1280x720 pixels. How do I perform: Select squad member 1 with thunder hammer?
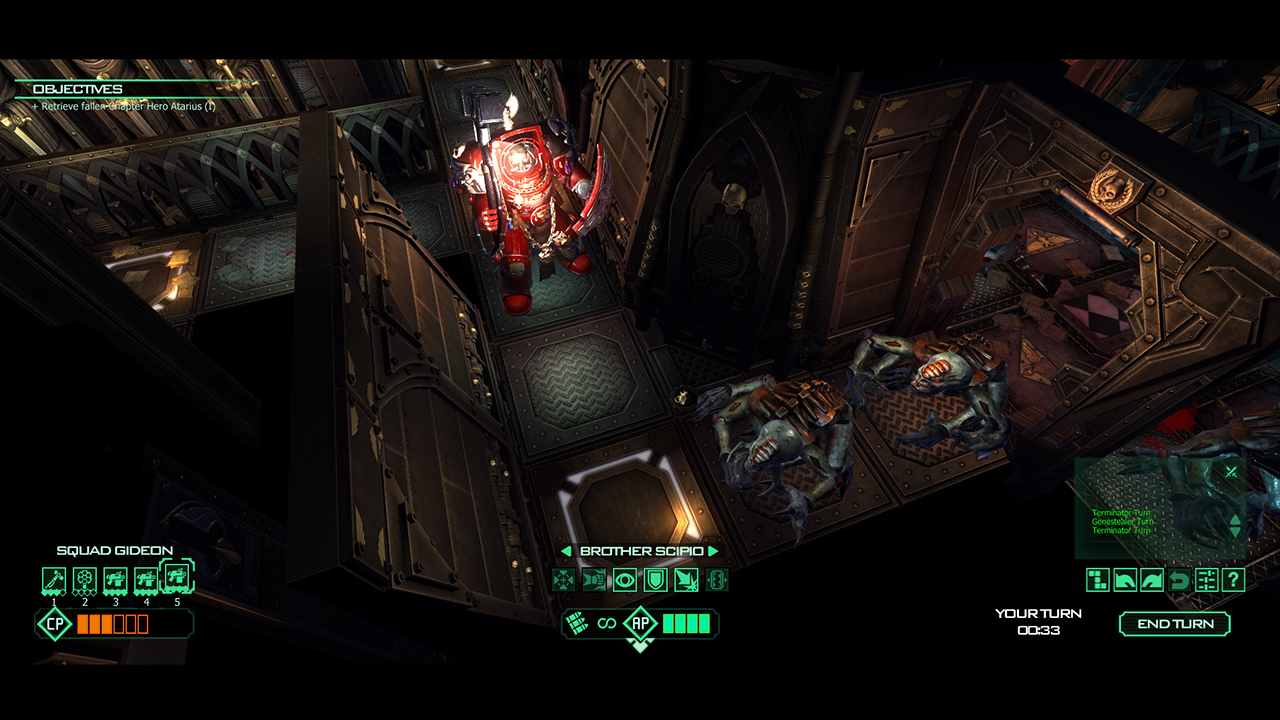(x=55, y=579)
